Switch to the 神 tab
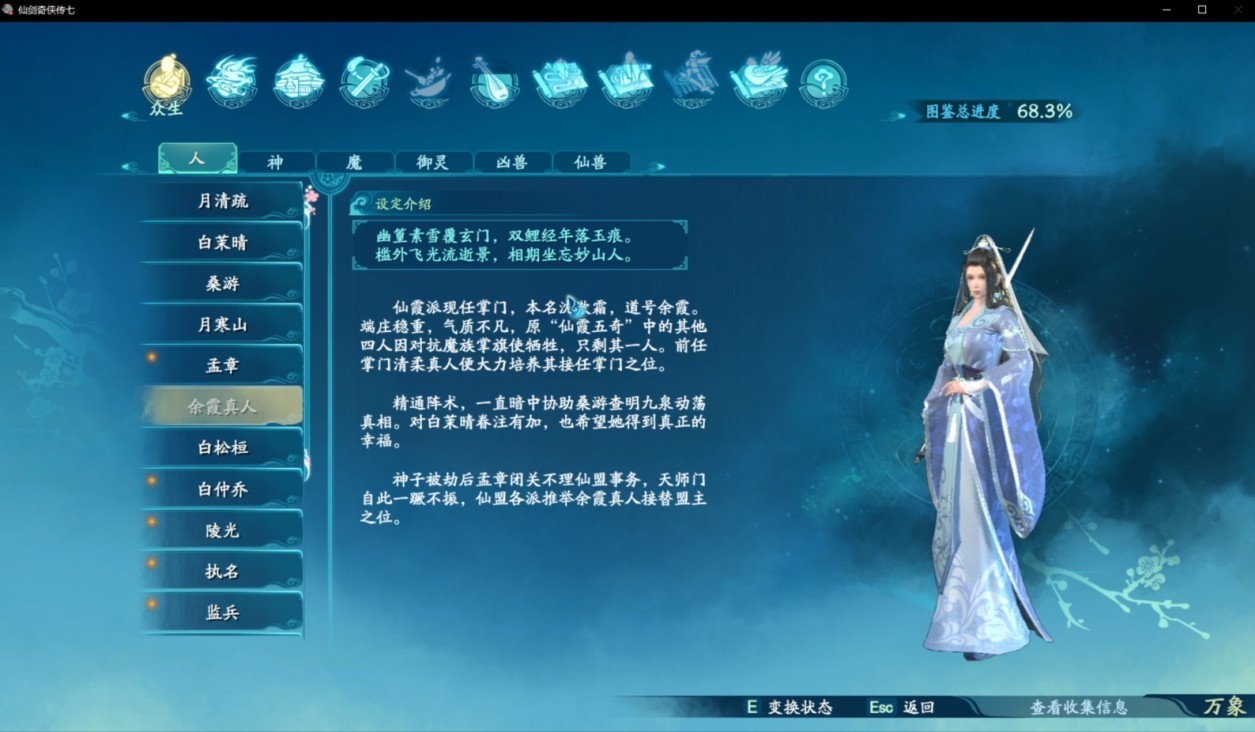This screenshot has height=732, width=1255. 275,162
